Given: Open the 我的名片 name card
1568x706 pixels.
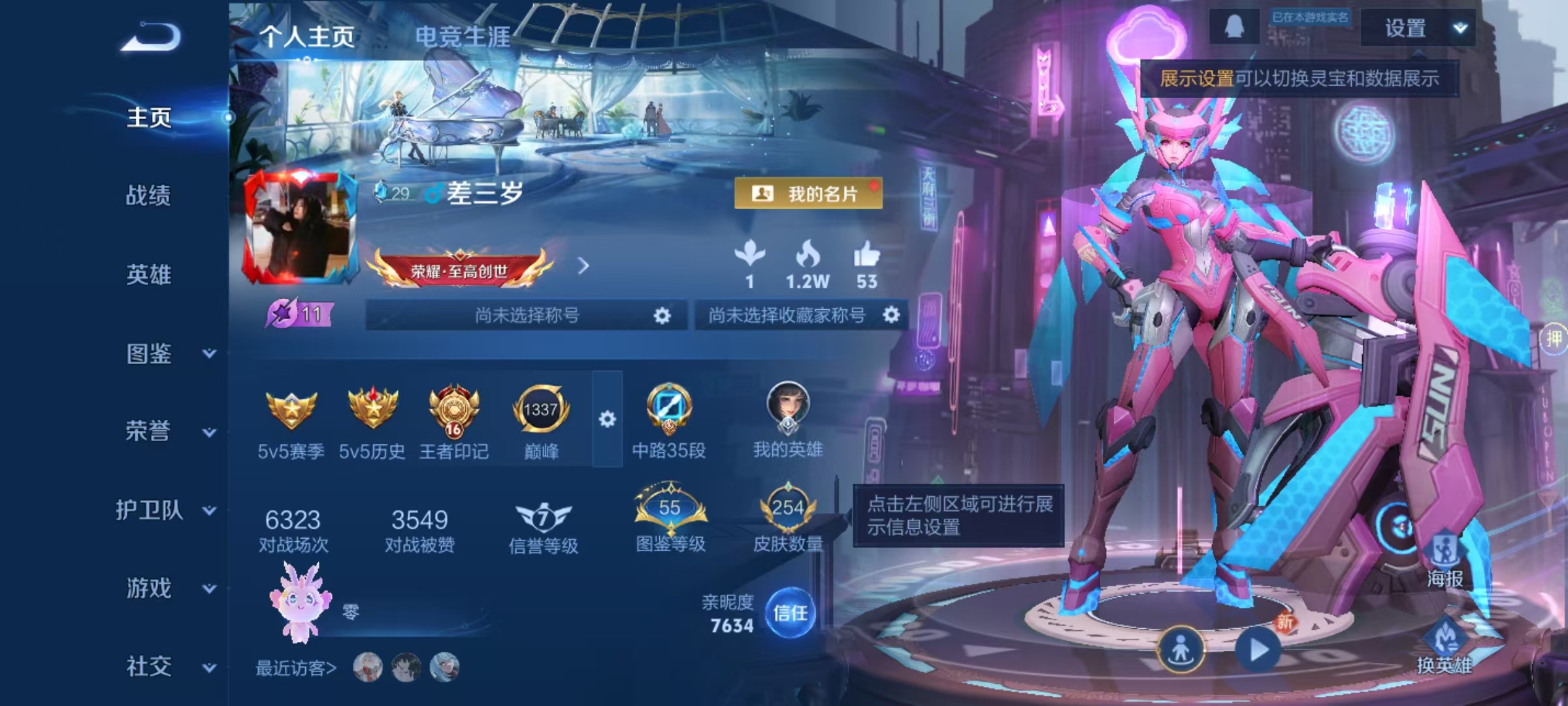Looking at the screenshot, I should click(808, 193).
